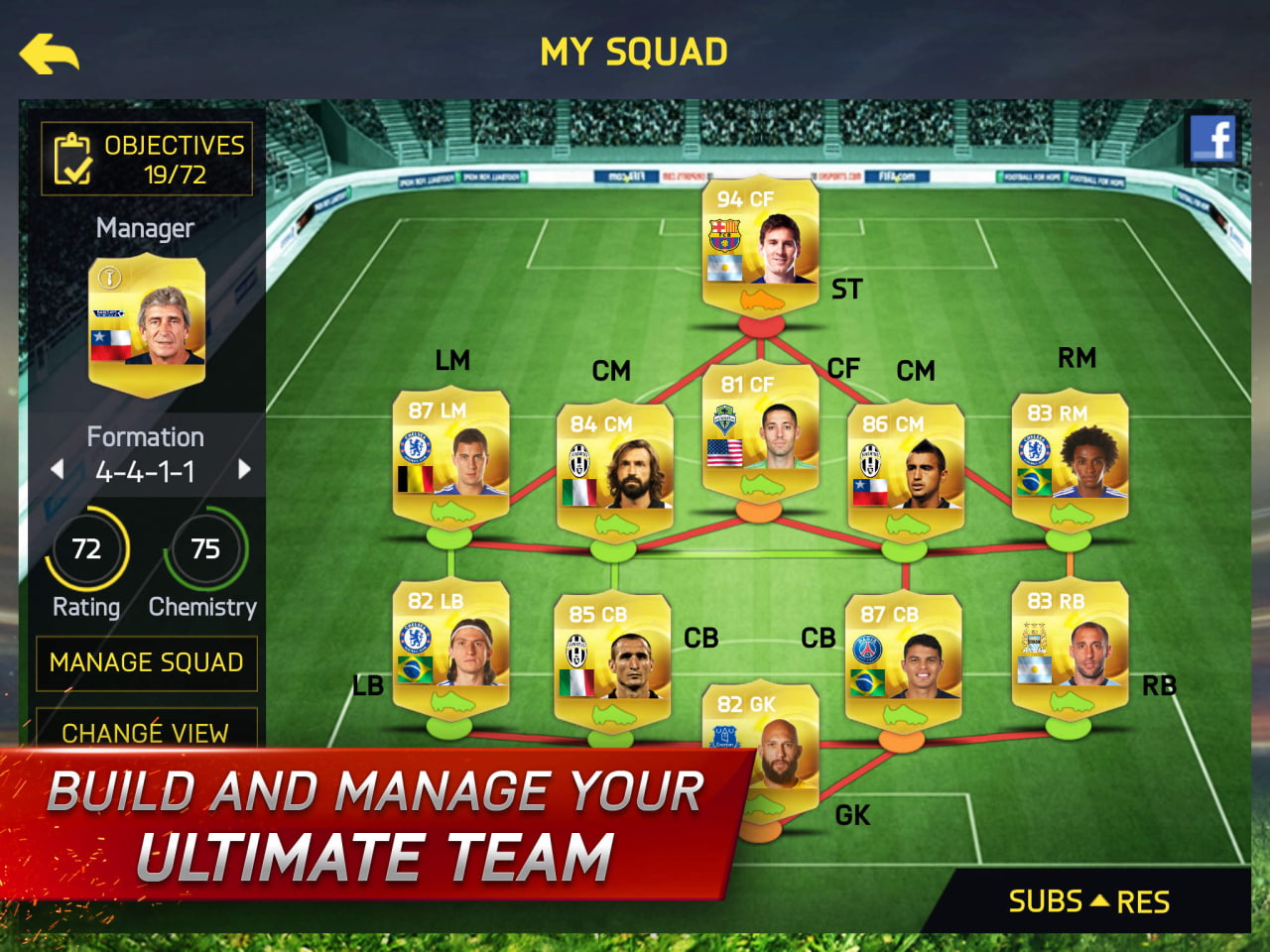The image size is (1270, 952).
Task: Select Messi's 94 CF player card
Action: 759,243
